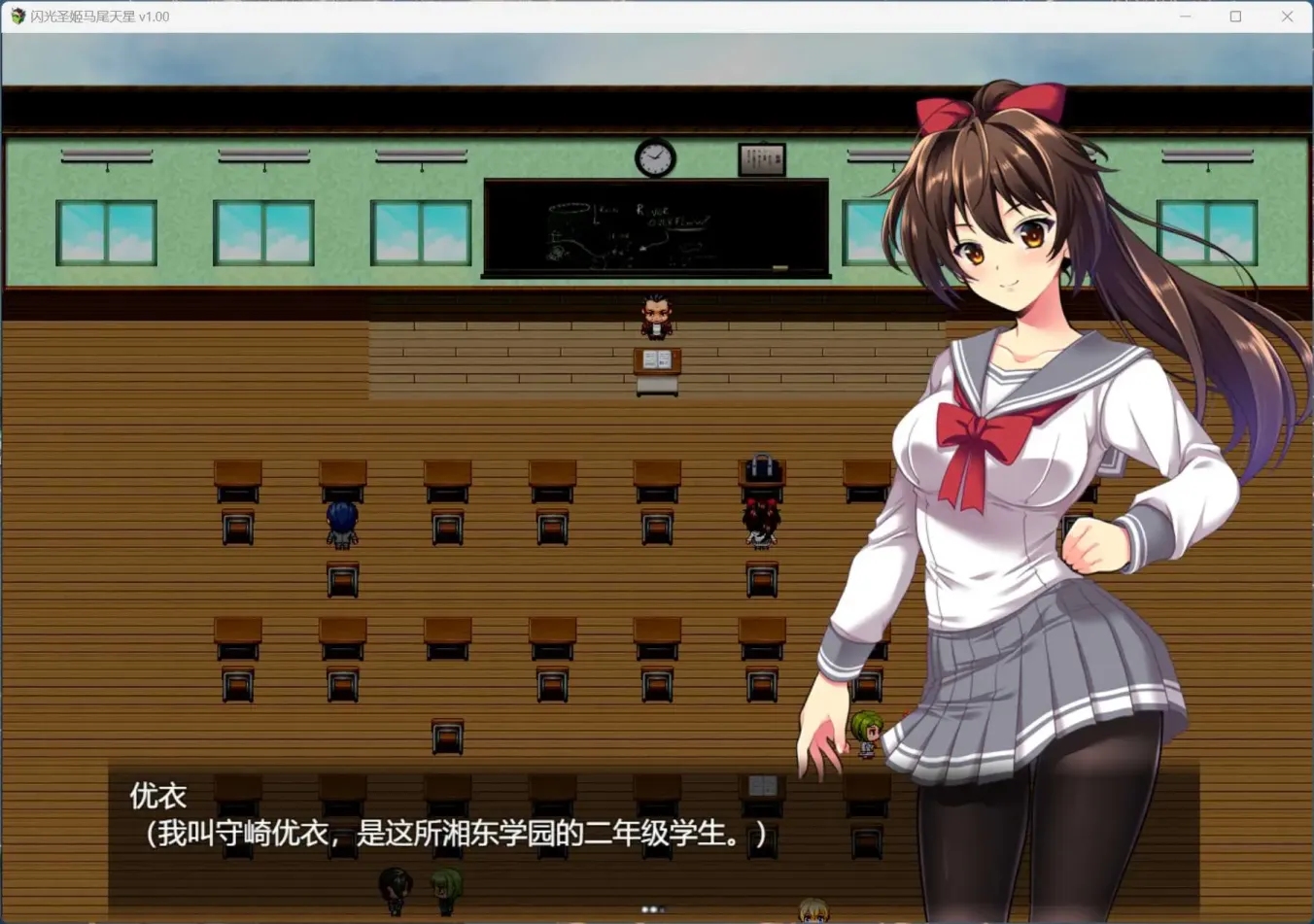Select the green-haired chibi sprite near Yui's skirt
The height and width of the screenshot is (924, 1314).
(865, 732)
